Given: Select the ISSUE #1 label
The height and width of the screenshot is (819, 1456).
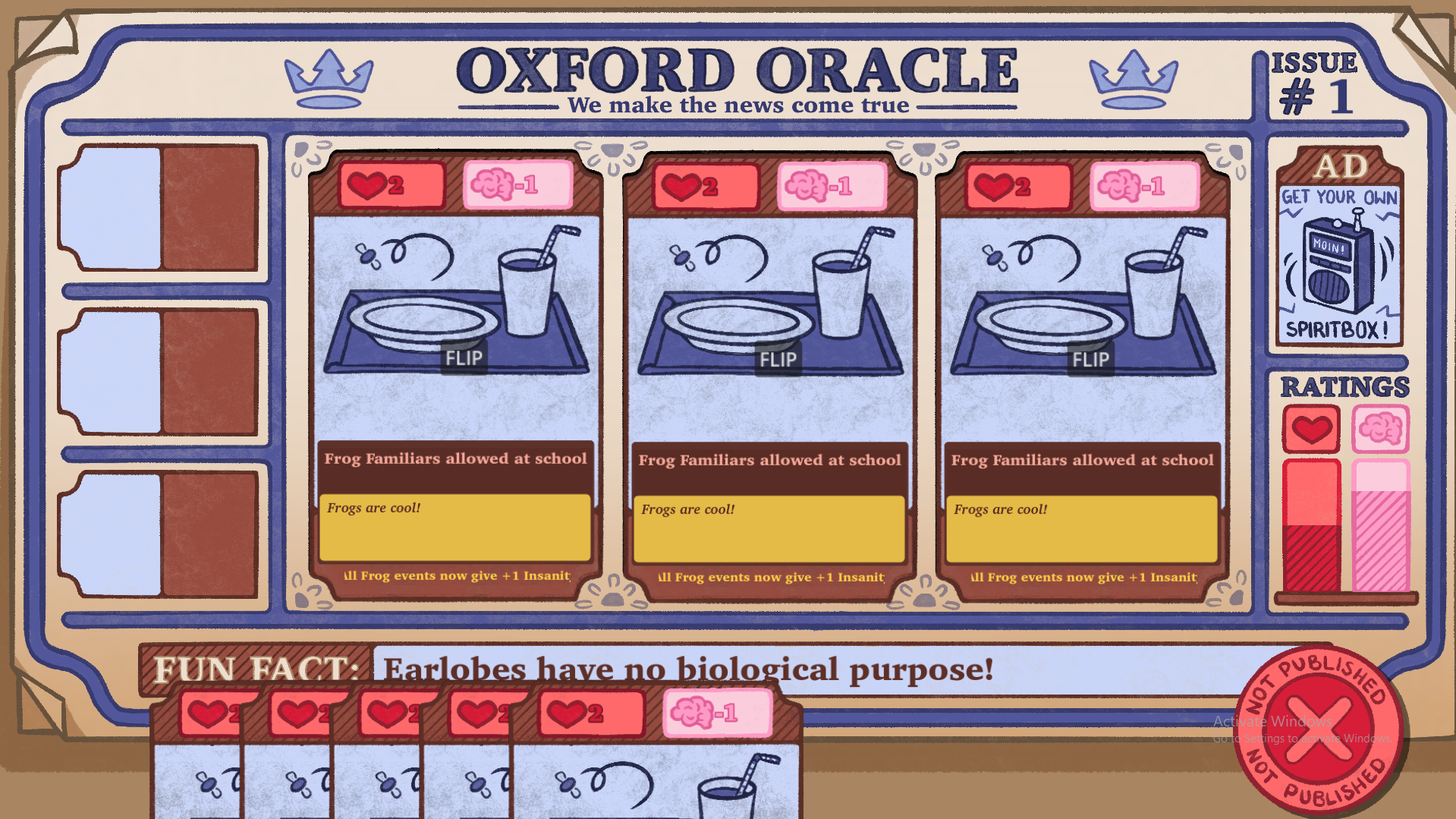Looking at the screenshot, I should click(x=1314, y=83).
